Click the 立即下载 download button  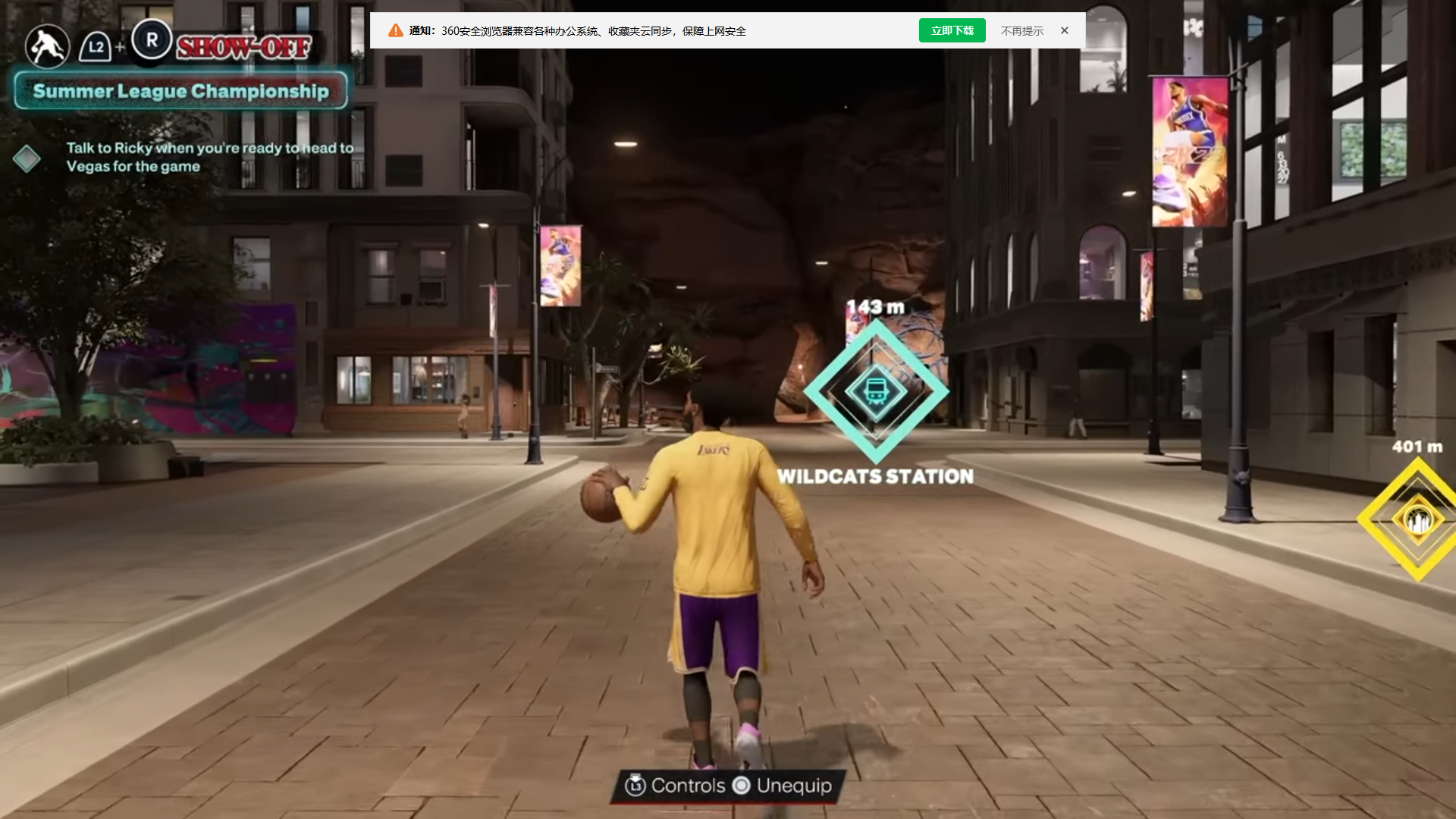click(x=952, y=30)
